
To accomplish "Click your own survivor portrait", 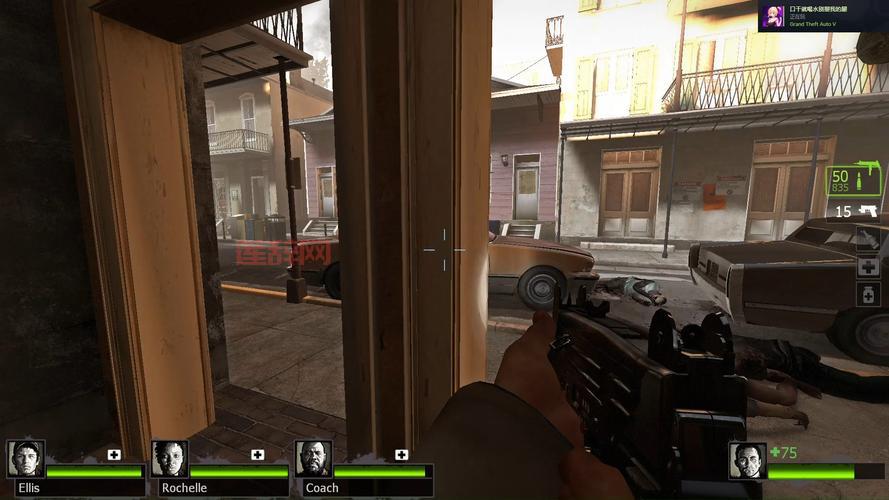I will 747,461.
